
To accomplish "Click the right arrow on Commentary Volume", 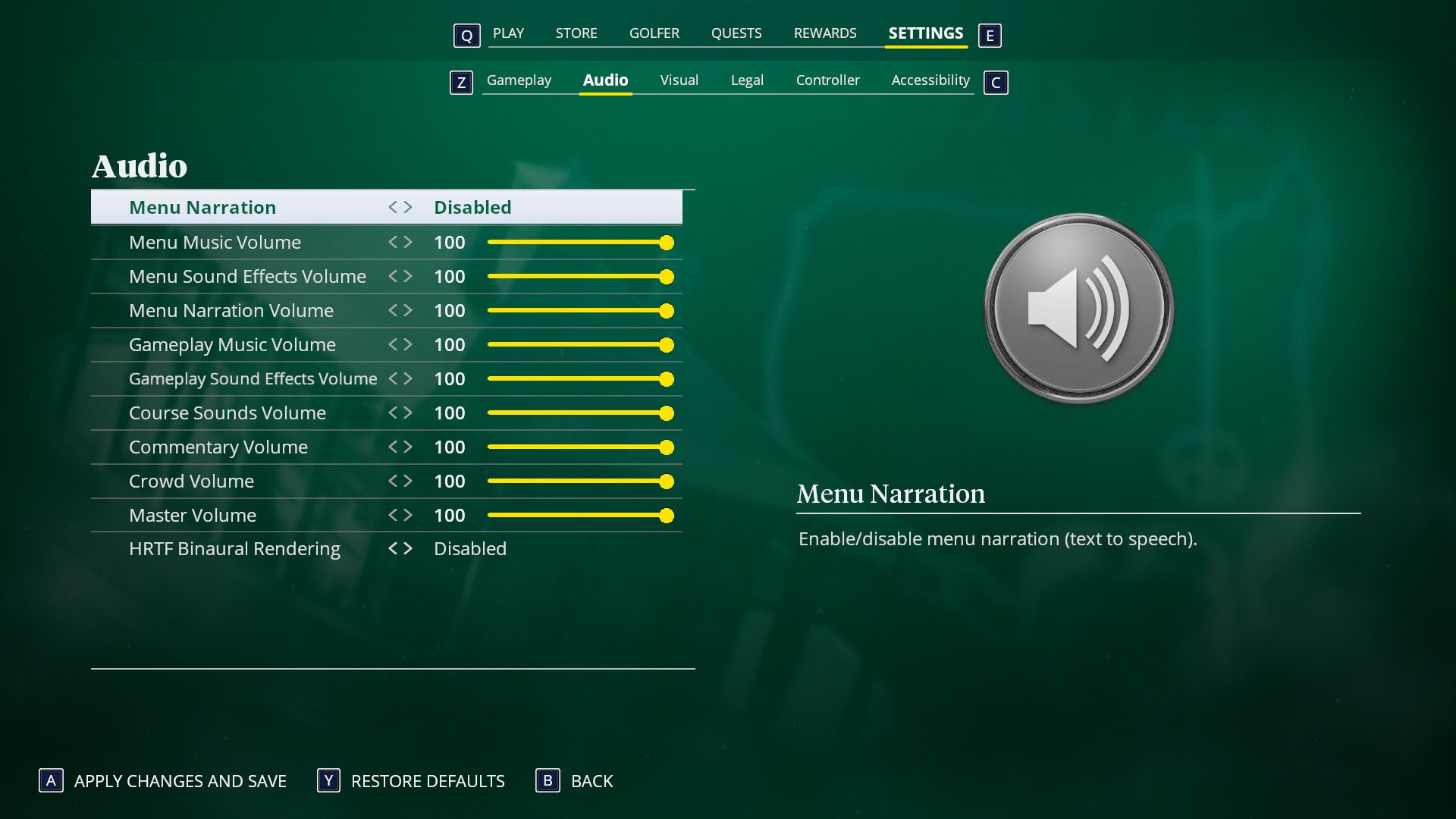I will [409, 447].
